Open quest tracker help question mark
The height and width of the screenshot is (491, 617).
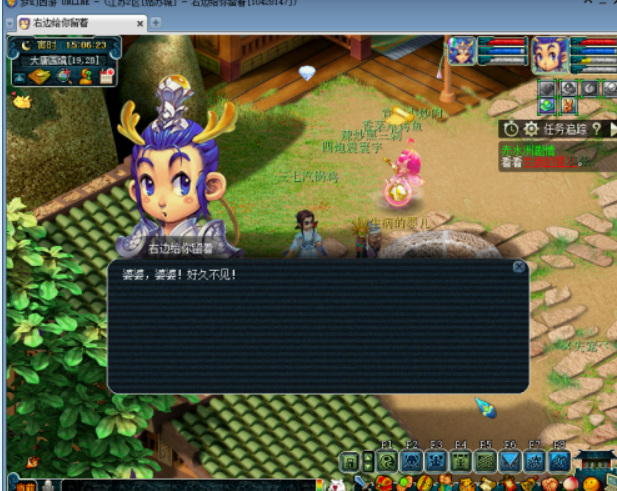[596, 129]
